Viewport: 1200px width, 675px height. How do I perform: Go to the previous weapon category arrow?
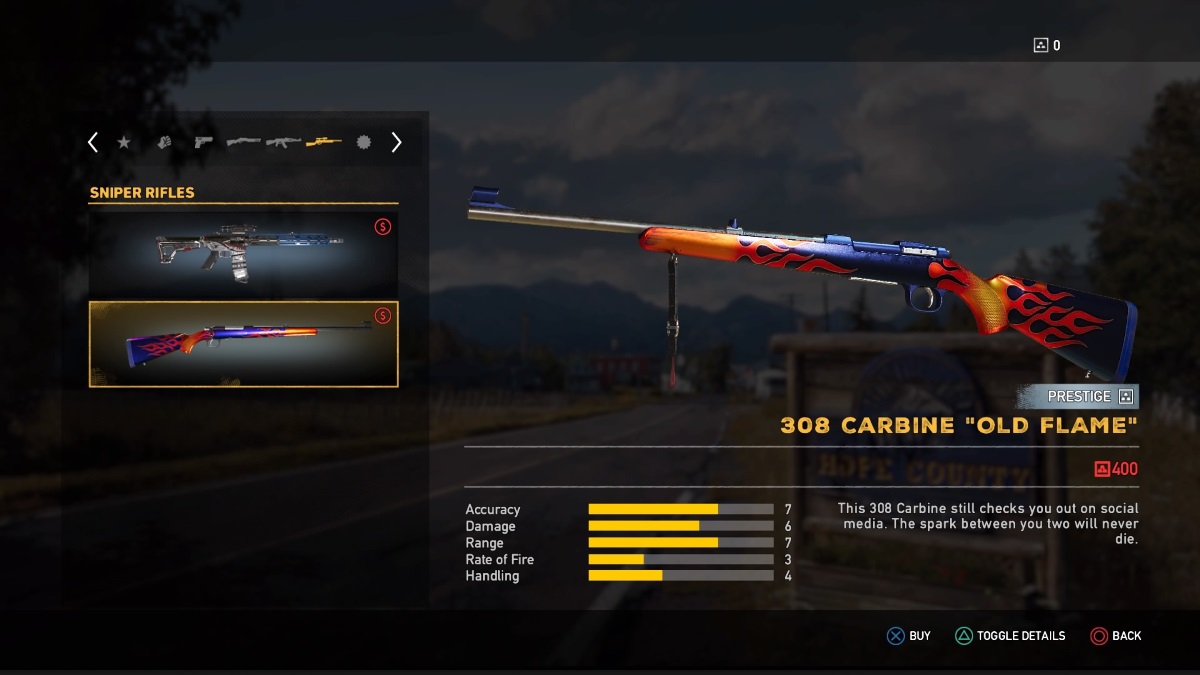coord(93,143)
